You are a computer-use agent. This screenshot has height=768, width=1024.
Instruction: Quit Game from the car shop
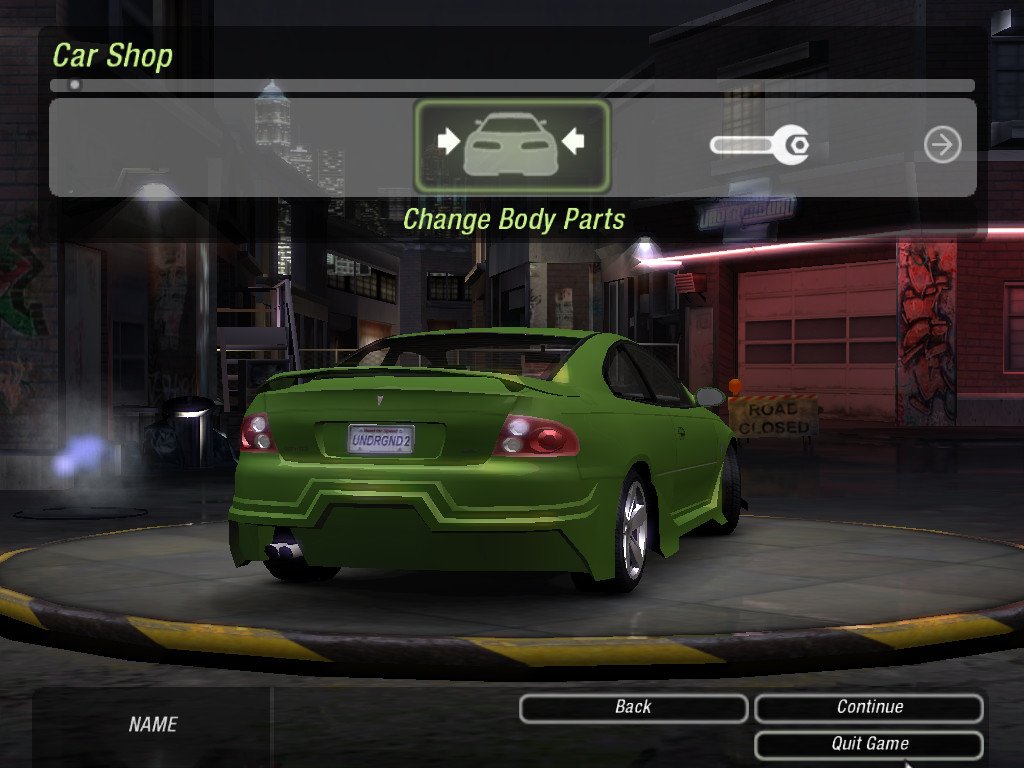(868, 744)
